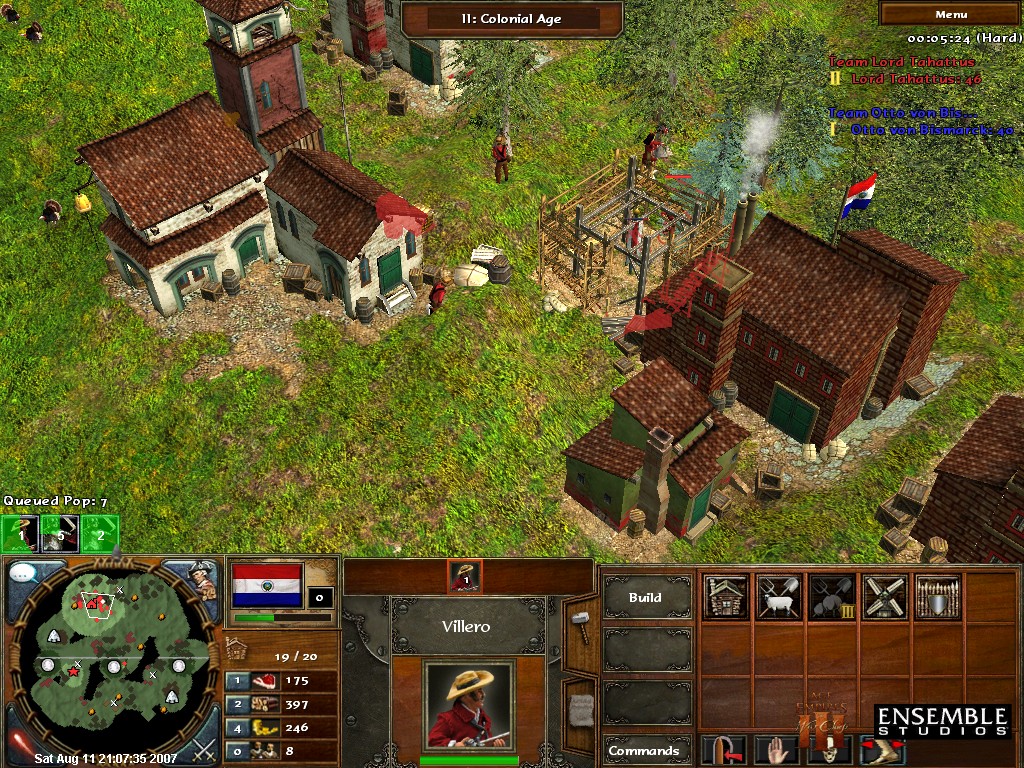Click the Commands label button

(x=646, y=750)
